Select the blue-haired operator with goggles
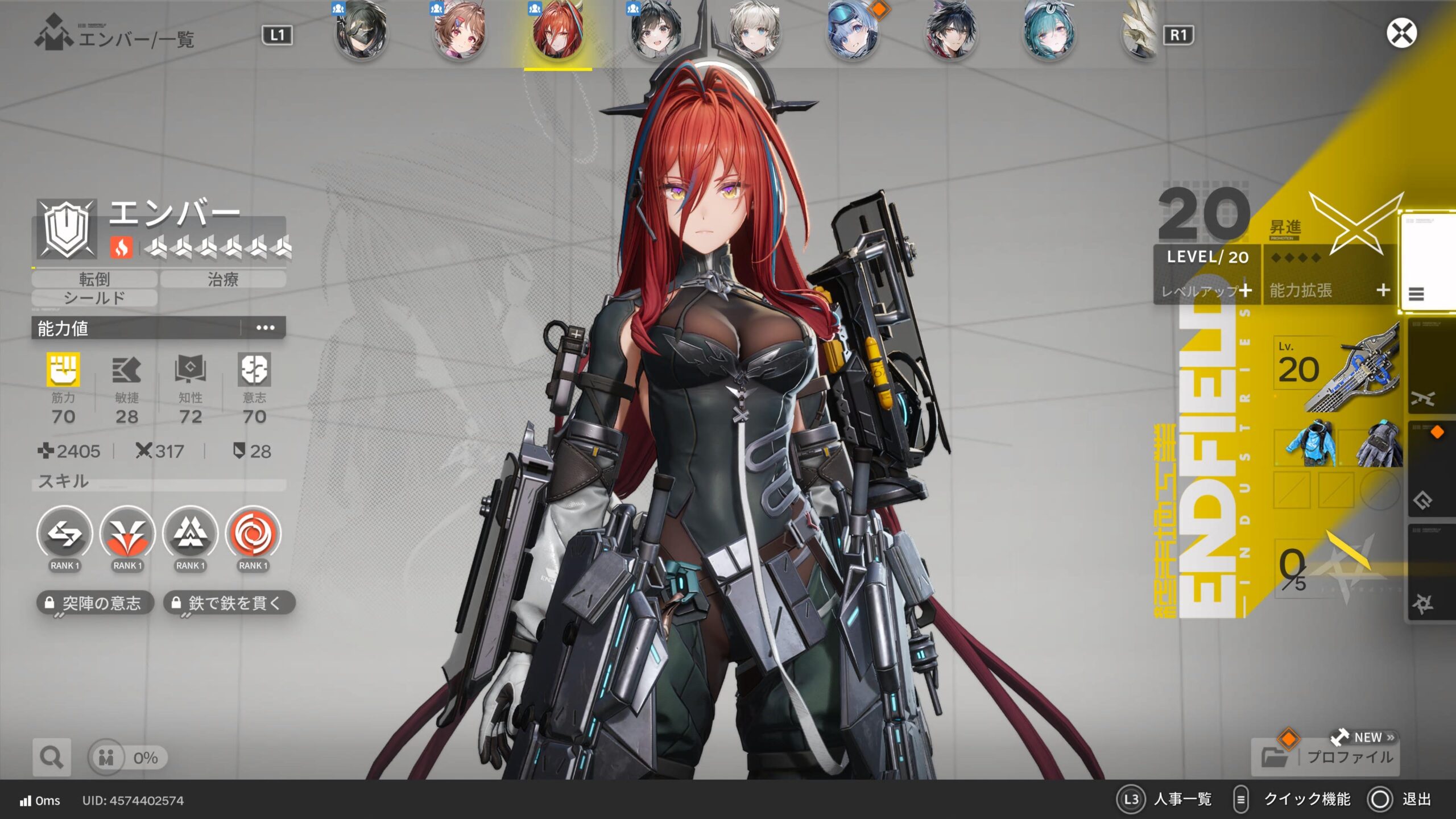Viewport: 1456px width, 819px height. [x=852, y=31]
